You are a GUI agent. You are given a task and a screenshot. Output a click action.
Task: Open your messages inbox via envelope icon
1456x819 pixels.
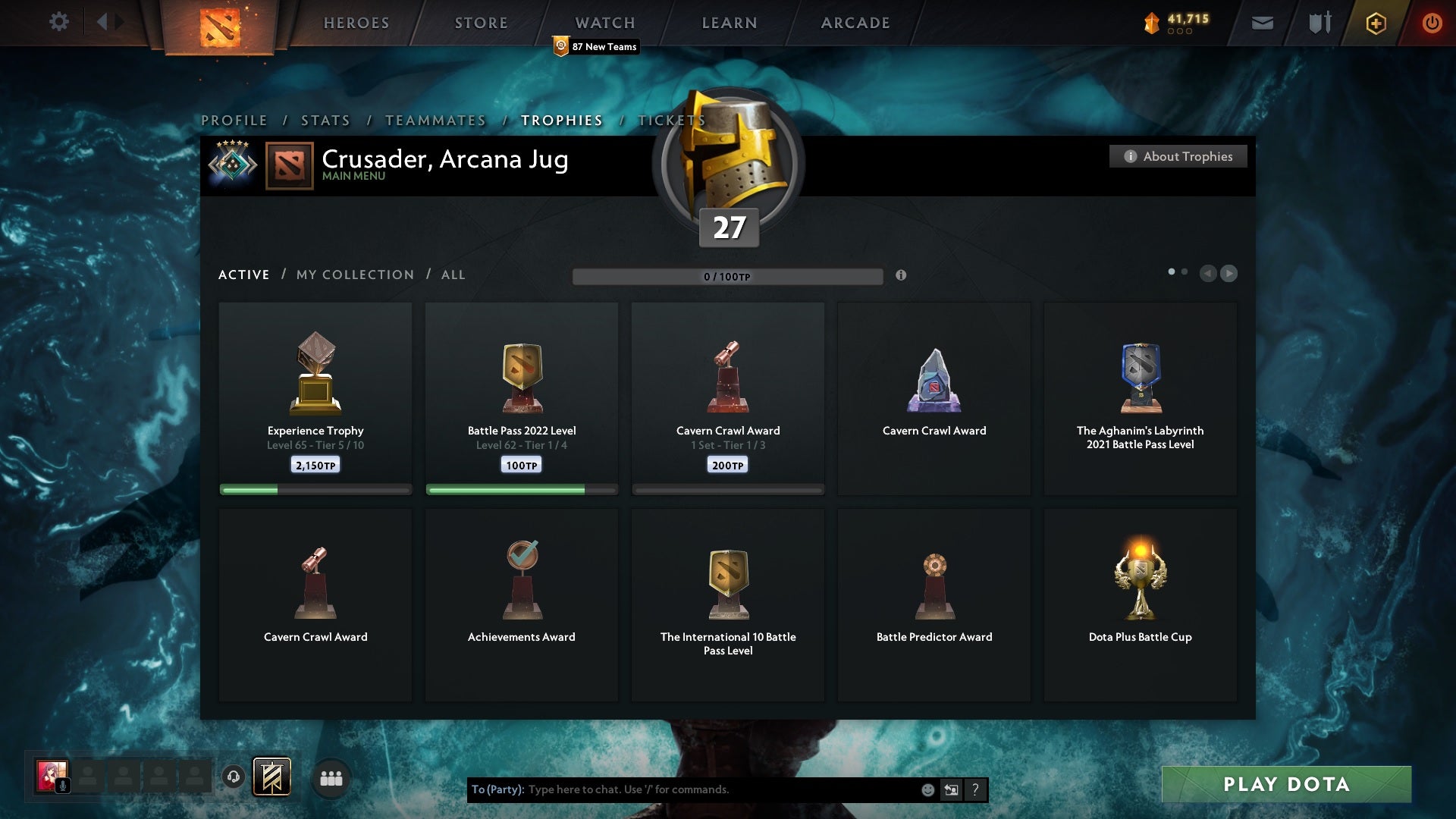tap(1262, 22)
